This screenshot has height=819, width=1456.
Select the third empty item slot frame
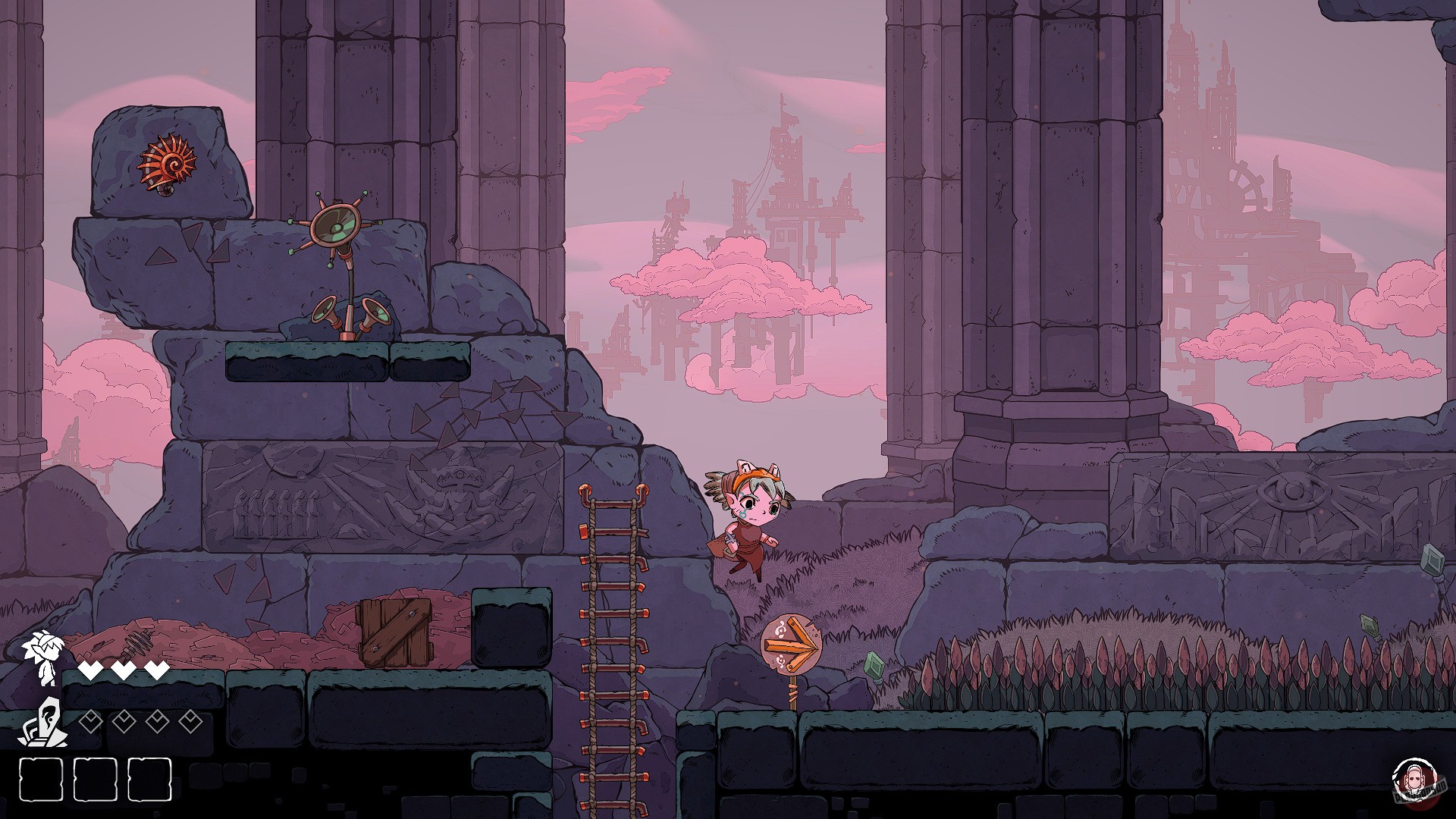click(149, 779)
